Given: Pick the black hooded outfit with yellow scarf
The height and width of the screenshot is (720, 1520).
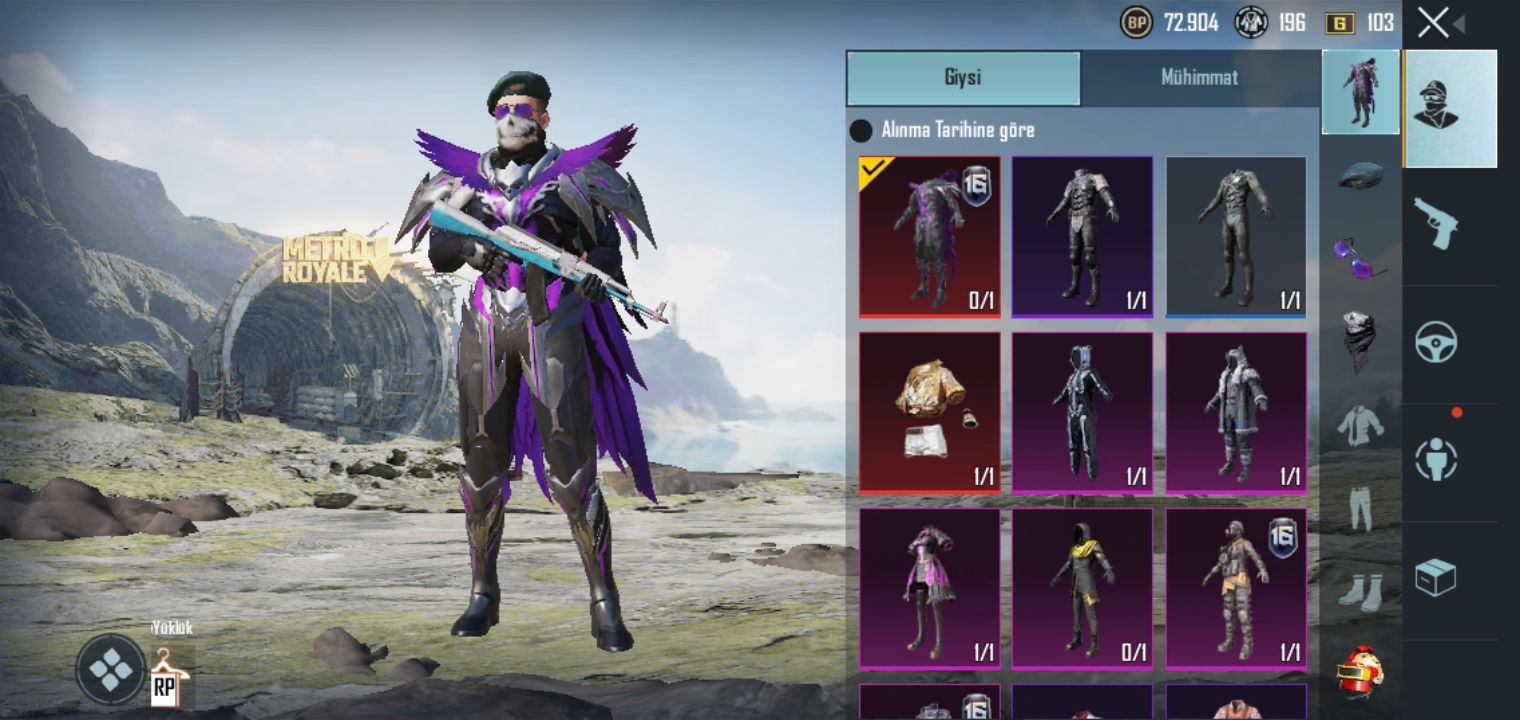Looking at the screenshot, I should pos(1082,588).
